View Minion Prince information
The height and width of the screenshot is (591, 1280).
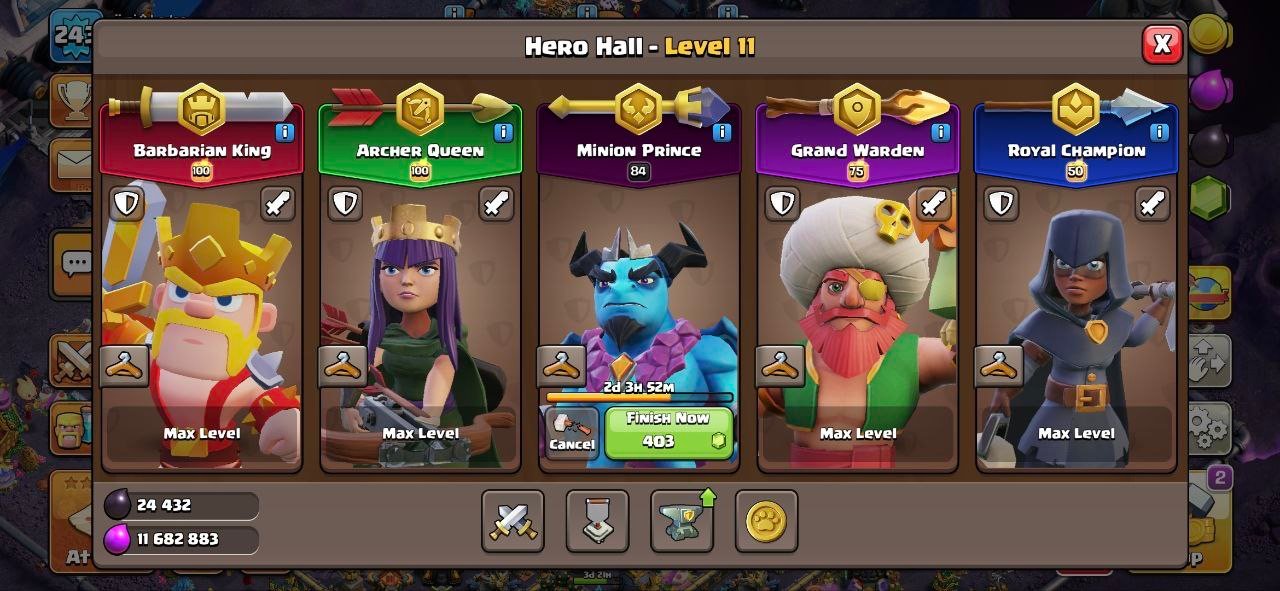click(721, 132)
